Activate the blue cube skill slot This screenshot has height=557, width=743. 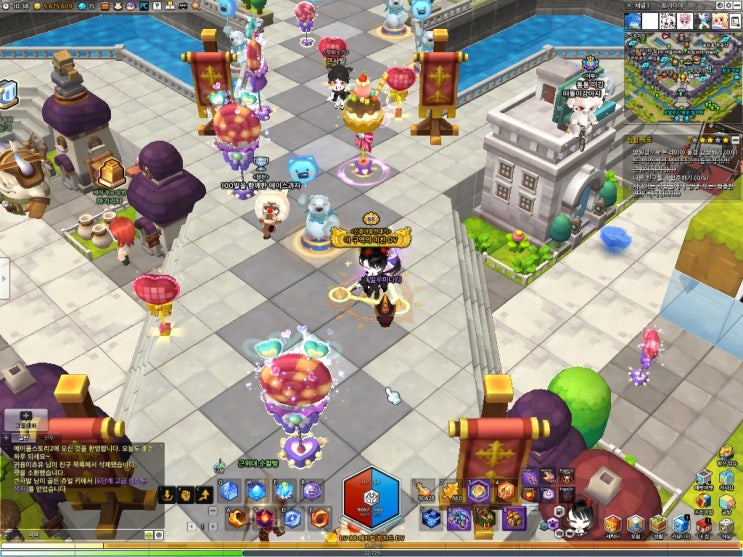(229, 491)
